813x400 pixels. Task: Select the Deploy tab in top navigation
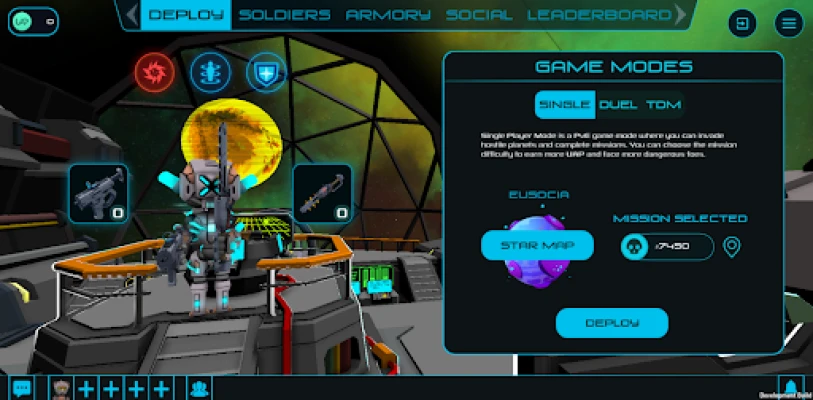point(186,15)
